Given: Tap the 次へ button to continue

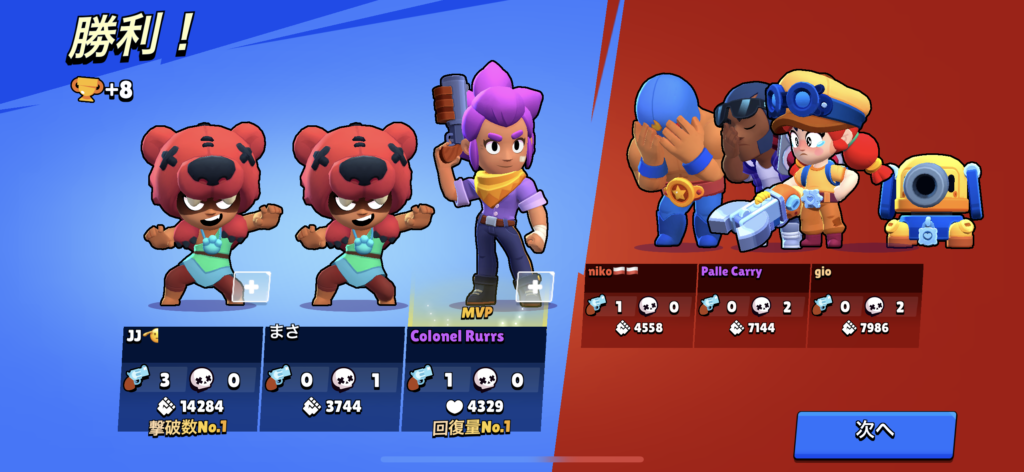Looking at the screenshot, I should click(874, 432).
